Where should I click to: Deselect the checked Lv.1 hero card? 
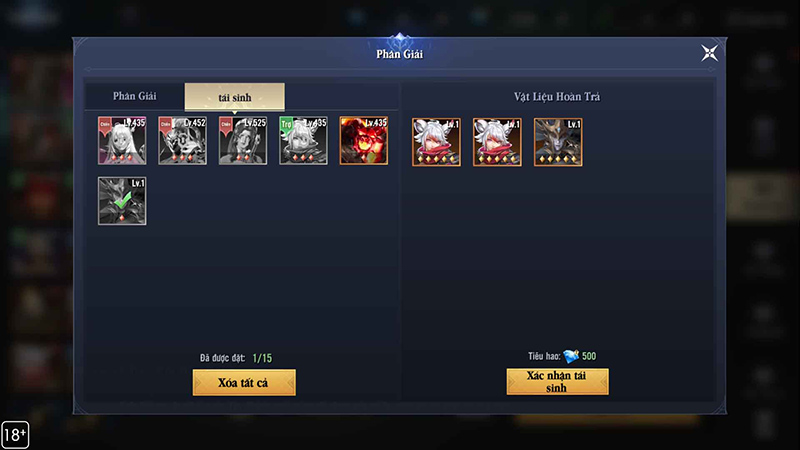pos(122,201)
